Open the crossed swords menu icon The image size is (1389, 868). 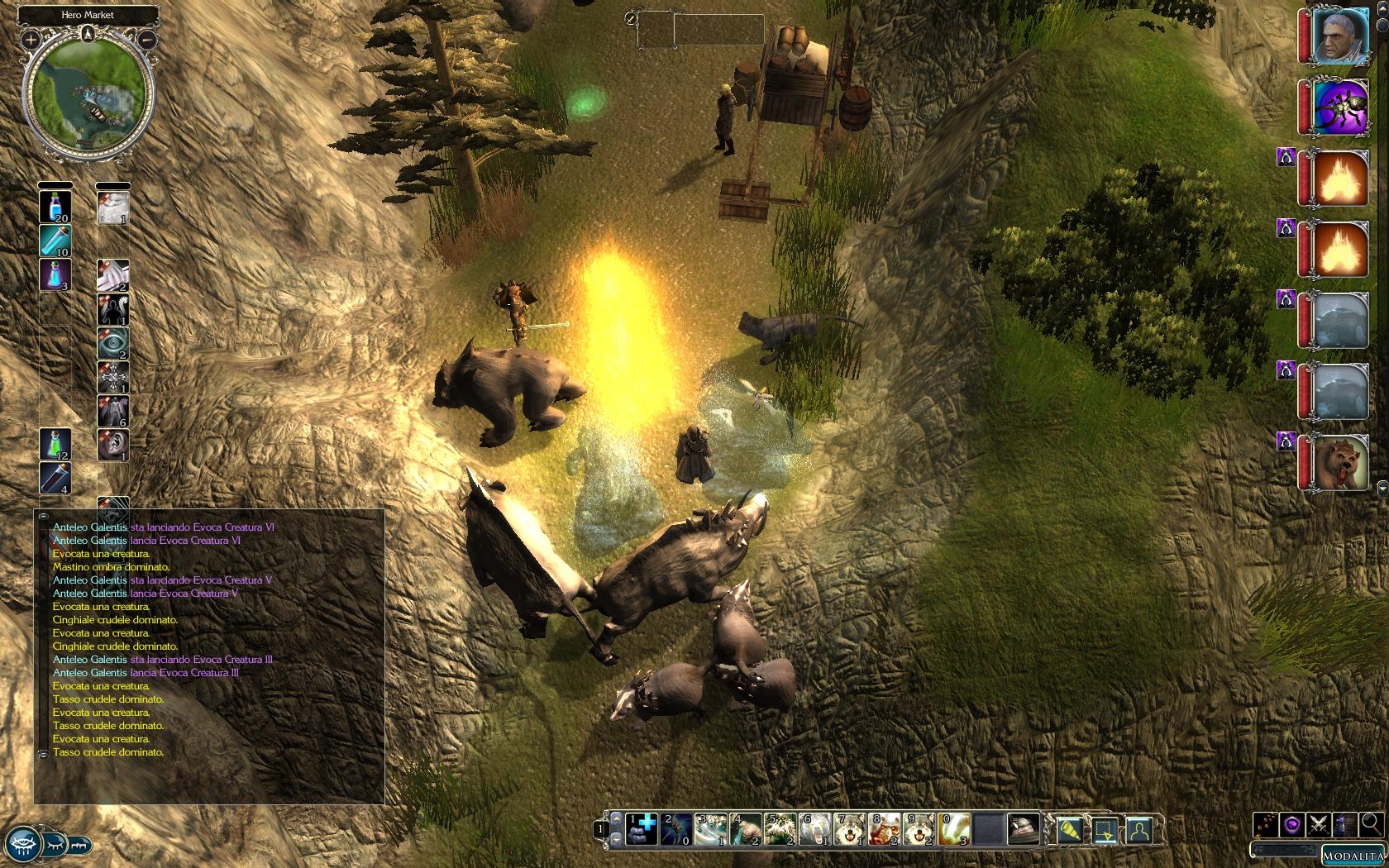pyautogui.click(x=1320, y=824)
